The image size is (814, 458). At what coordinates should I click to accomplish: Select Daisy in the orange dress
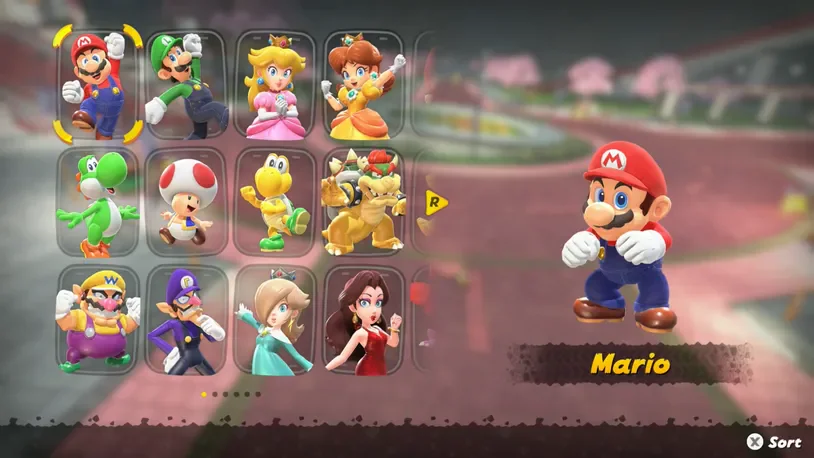(x=363, y=85)
